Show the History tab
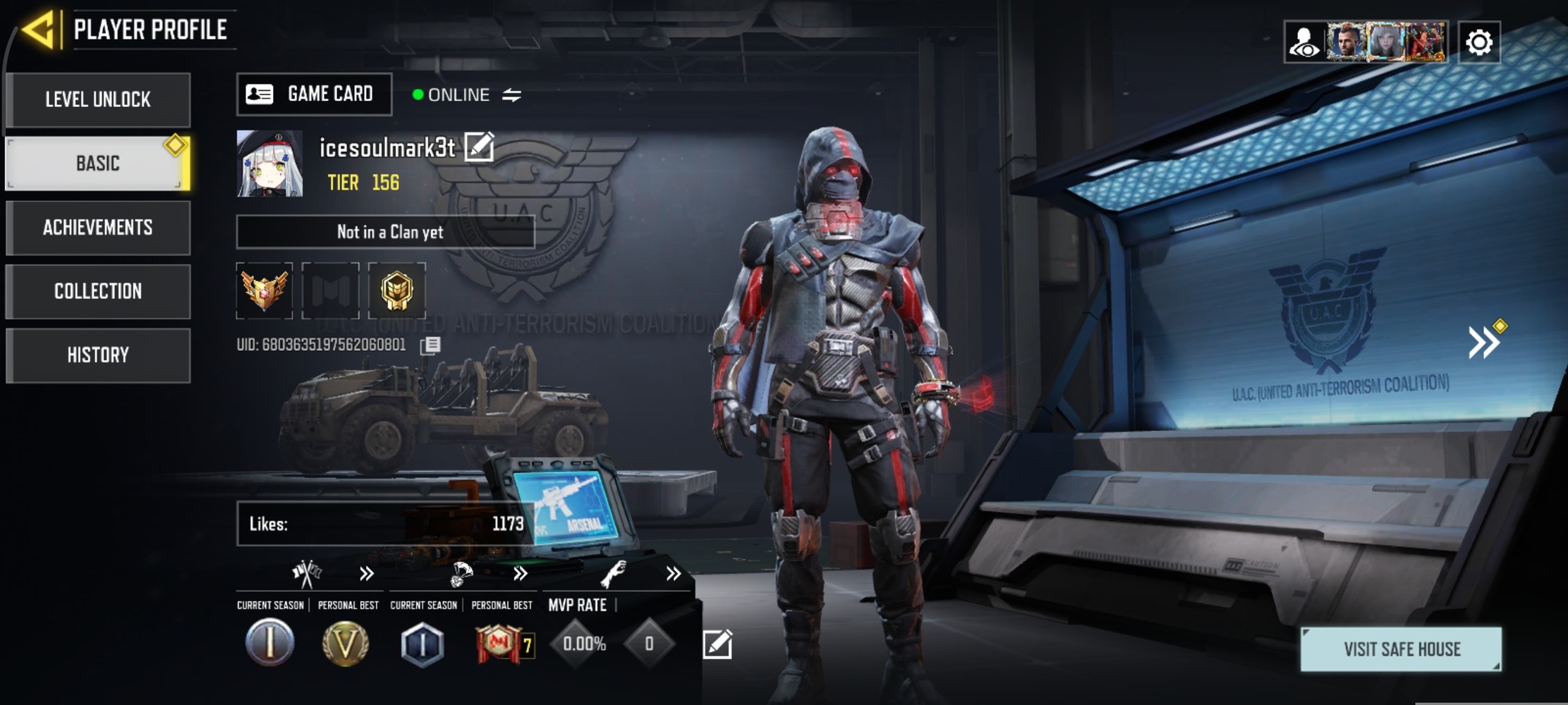The image size is (1568, 705). (98, 355)
